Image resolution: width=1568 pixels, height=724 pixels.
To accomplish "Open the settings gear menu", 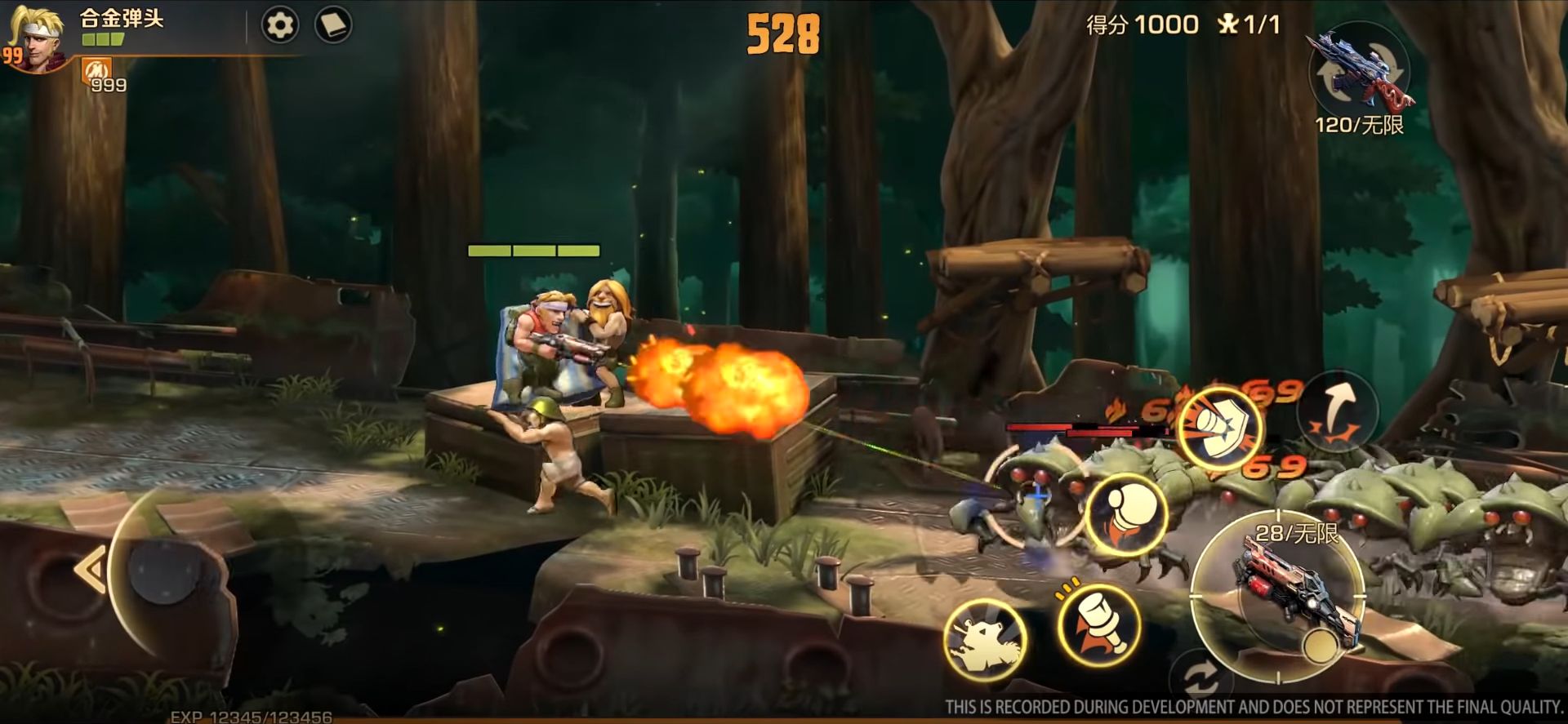I will (x=278, y=24).
